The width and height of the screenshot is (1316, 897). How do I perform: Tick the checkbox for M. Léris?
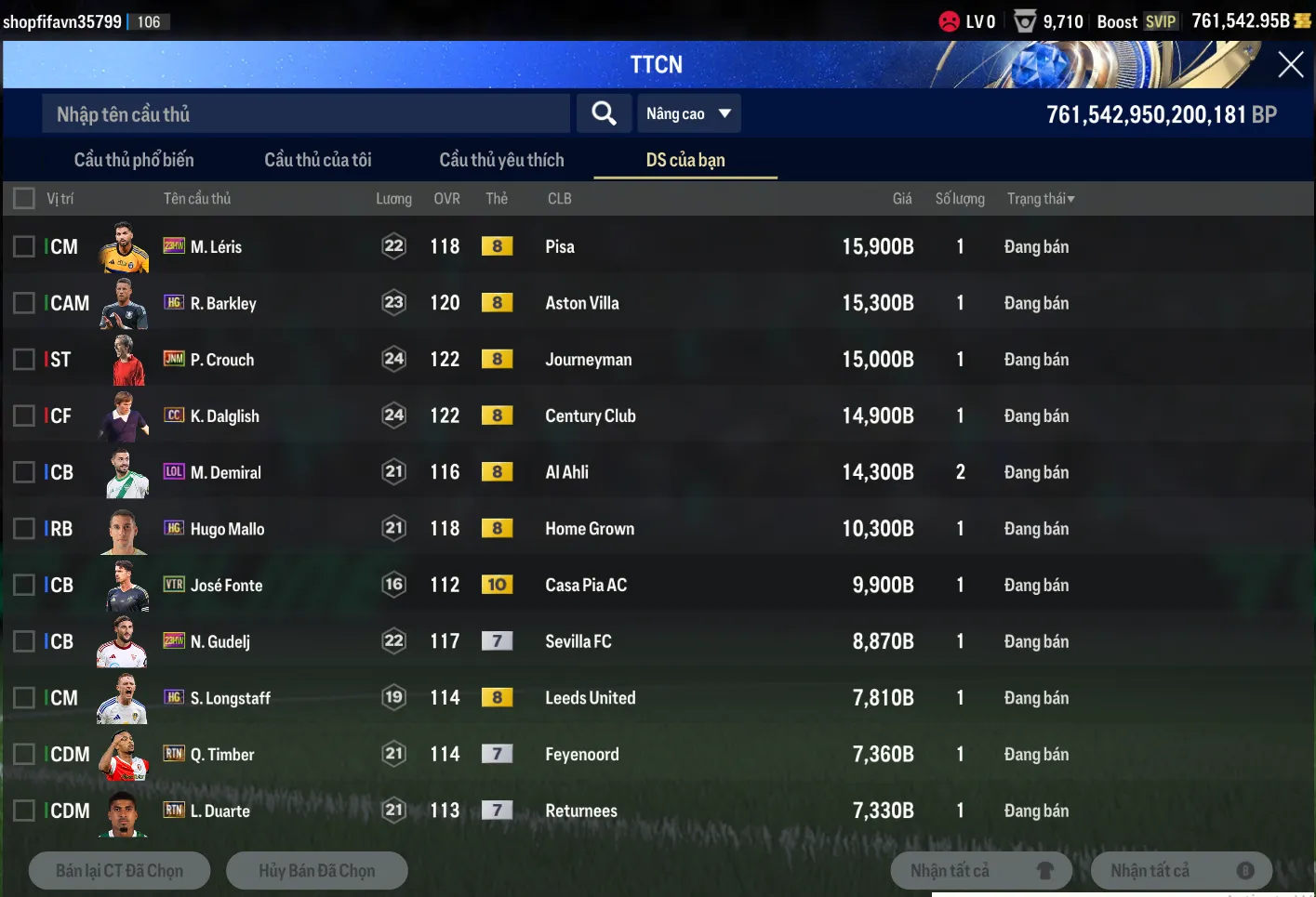pos(24,246)
